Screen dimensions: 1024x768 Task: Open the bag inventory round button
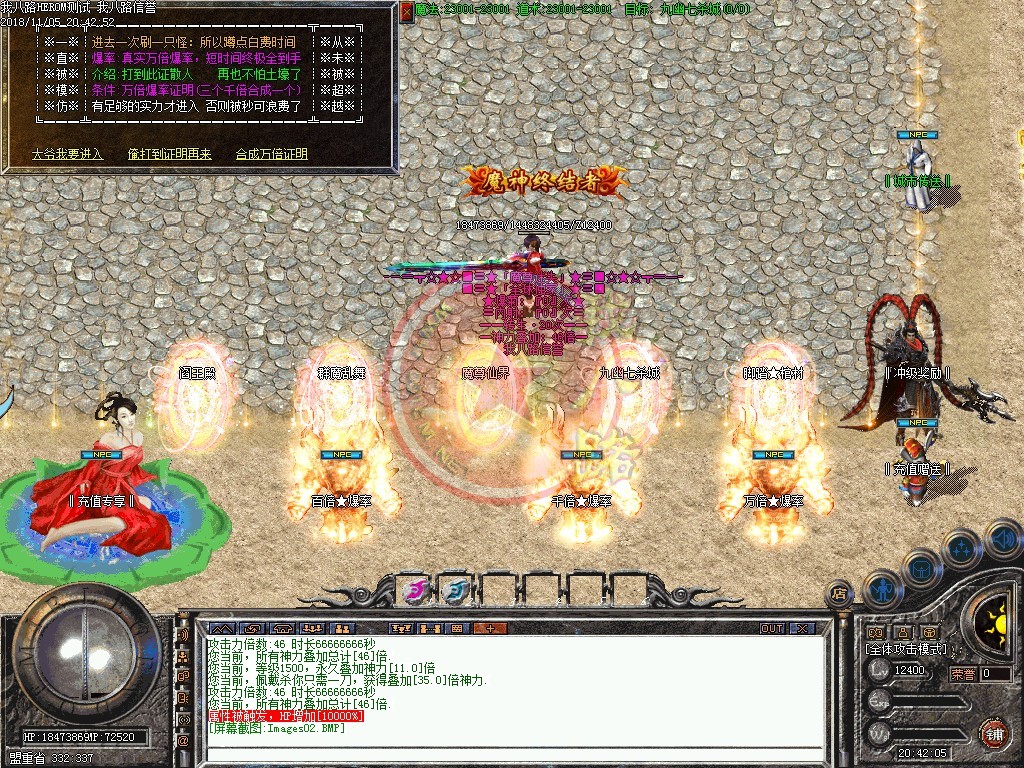921,567
